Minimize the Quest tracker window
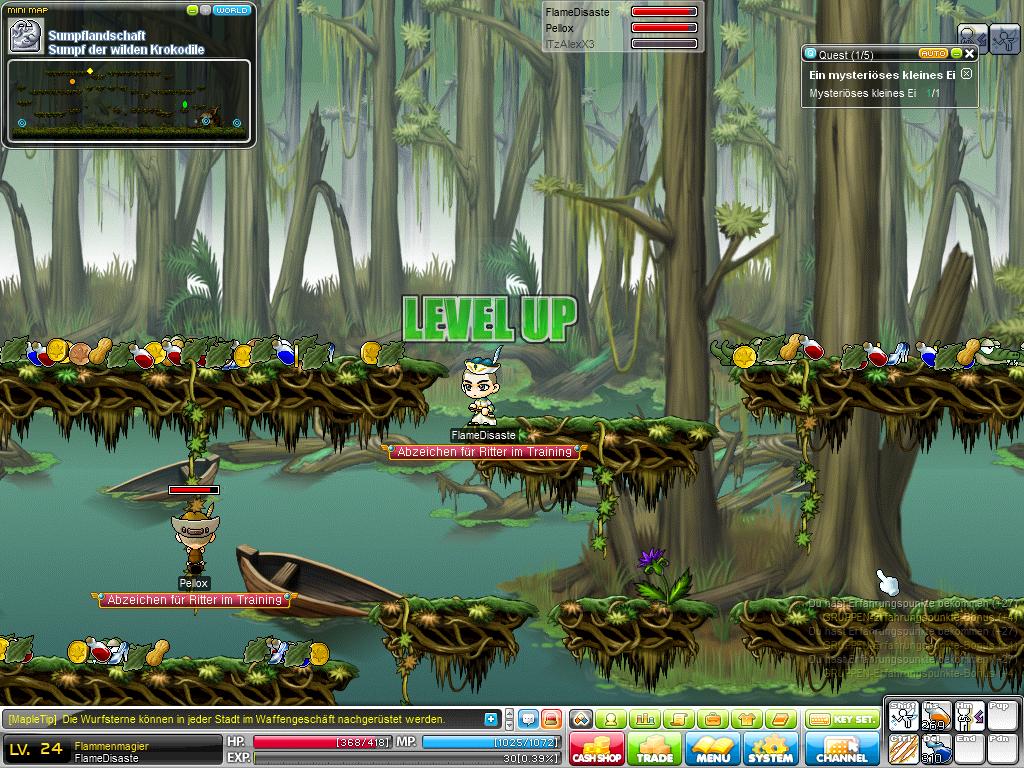 click(x=956, y=53)
